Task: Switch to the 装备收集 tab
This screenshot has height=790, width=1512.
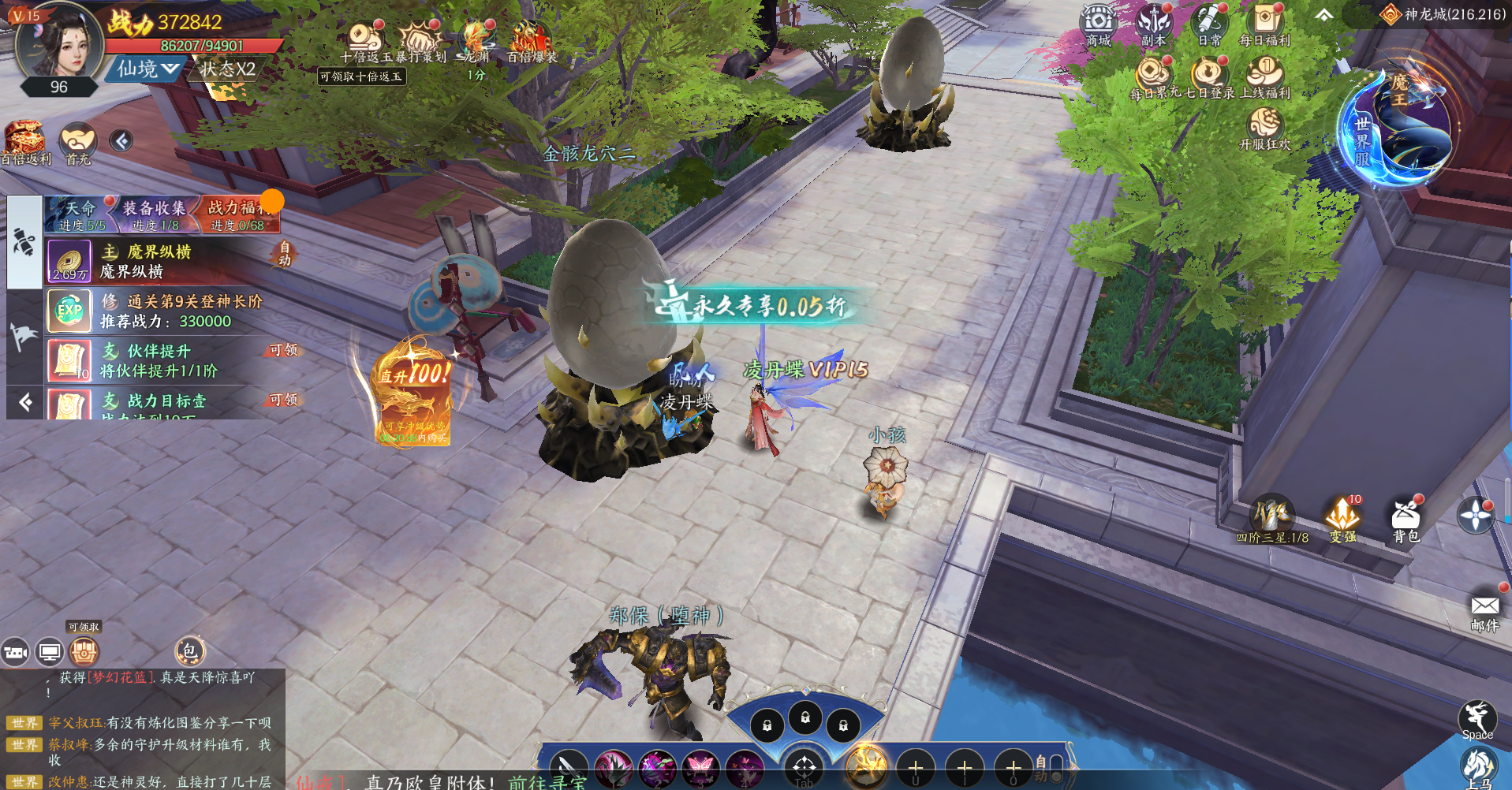Action: click(155, 214)
